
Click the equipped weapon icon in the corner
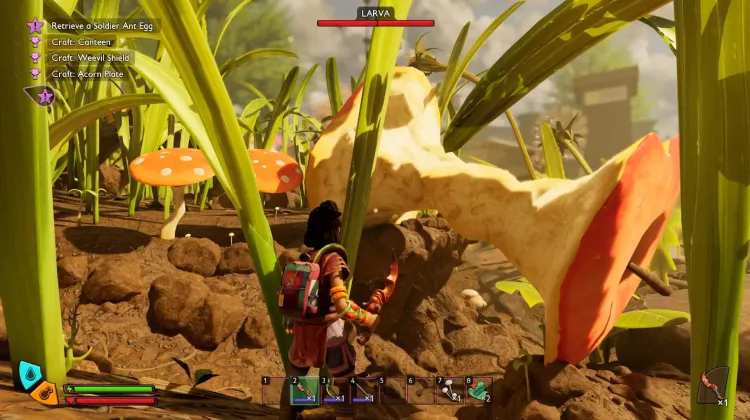tap(713, 385)
